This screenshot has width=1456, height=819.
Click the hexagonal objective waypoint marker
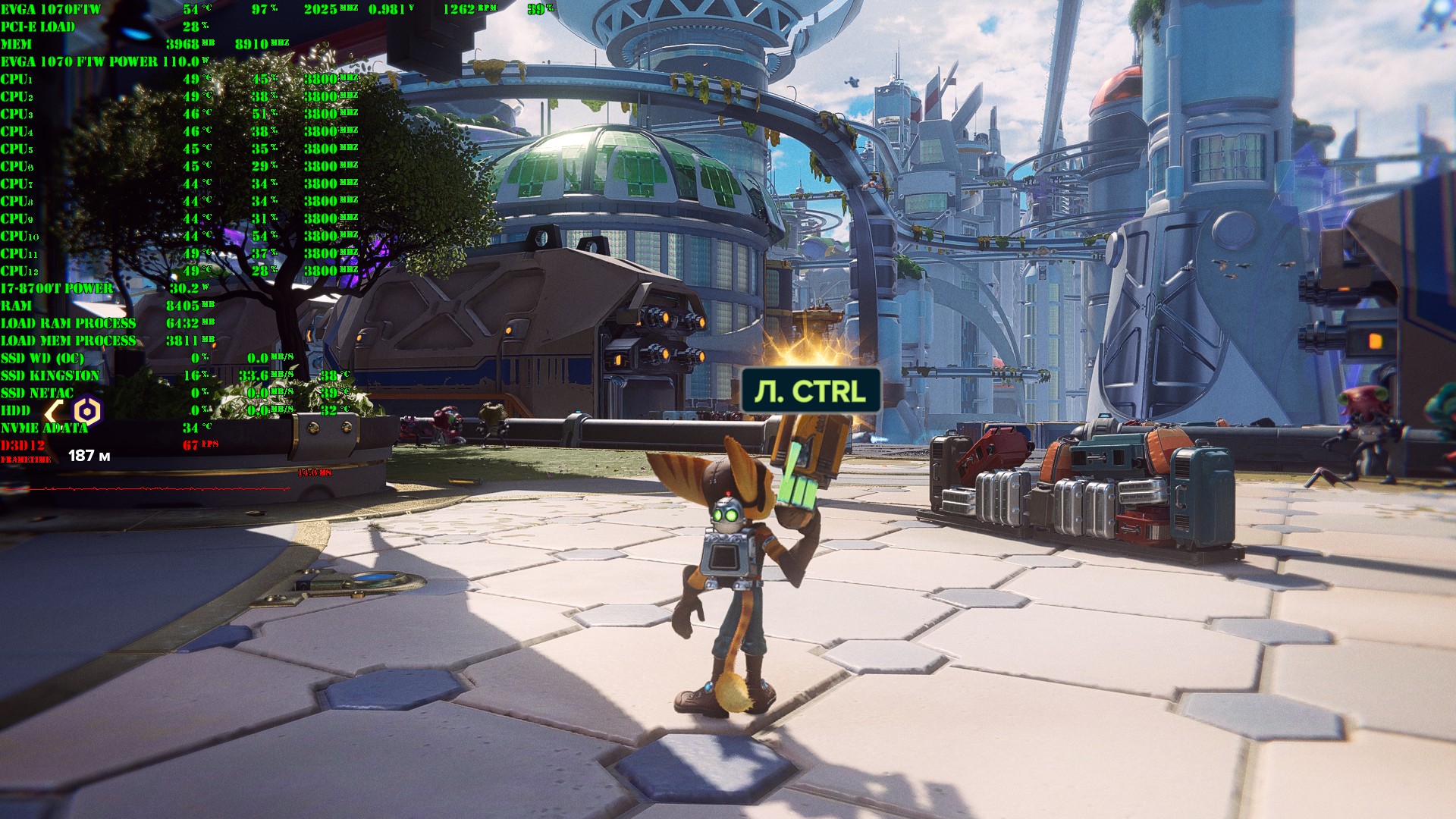click(87, 412)
